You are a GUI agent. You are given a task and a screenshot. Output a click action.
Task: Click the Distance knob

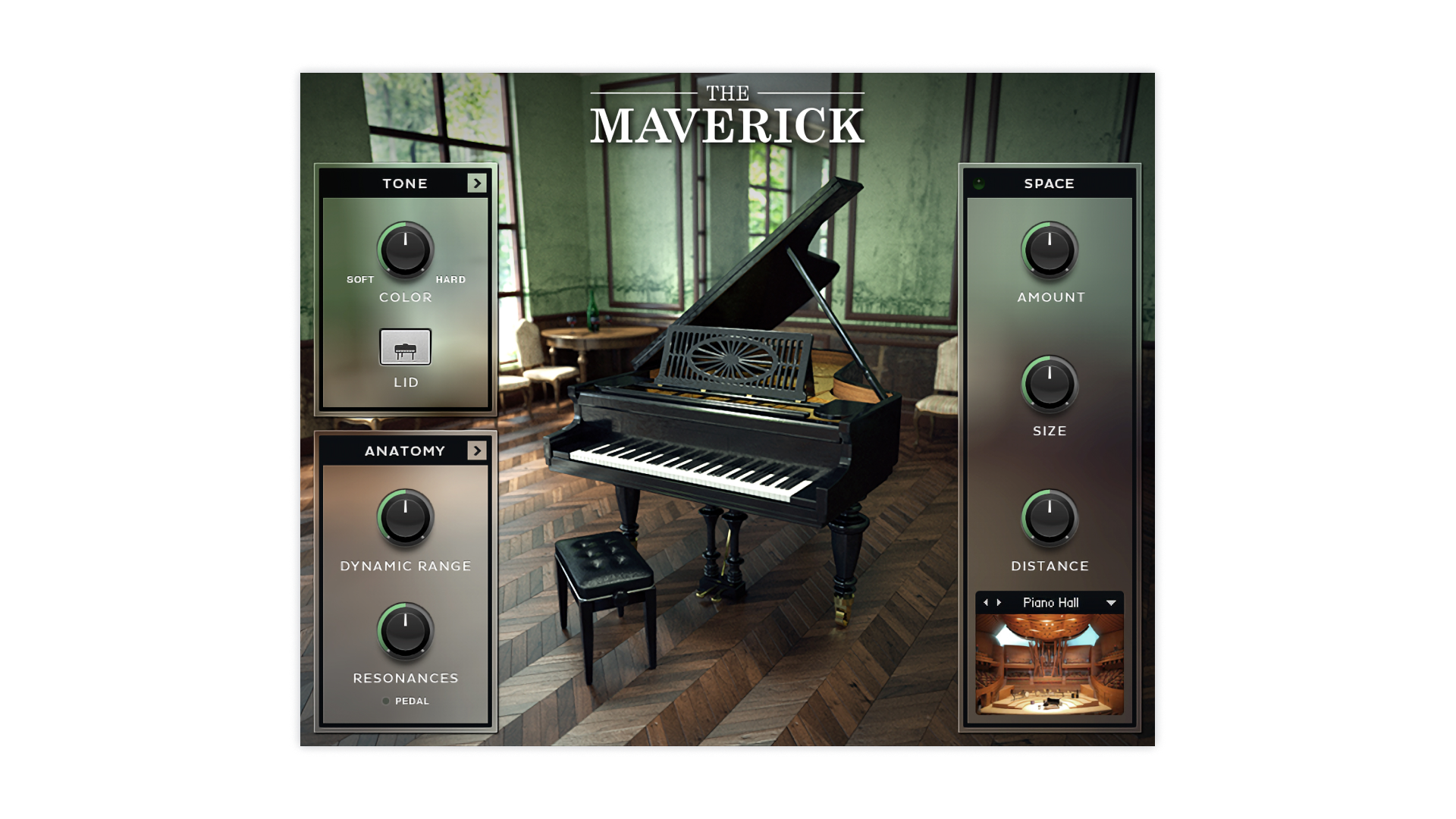pyautogui.click(x=1050, y=519)
